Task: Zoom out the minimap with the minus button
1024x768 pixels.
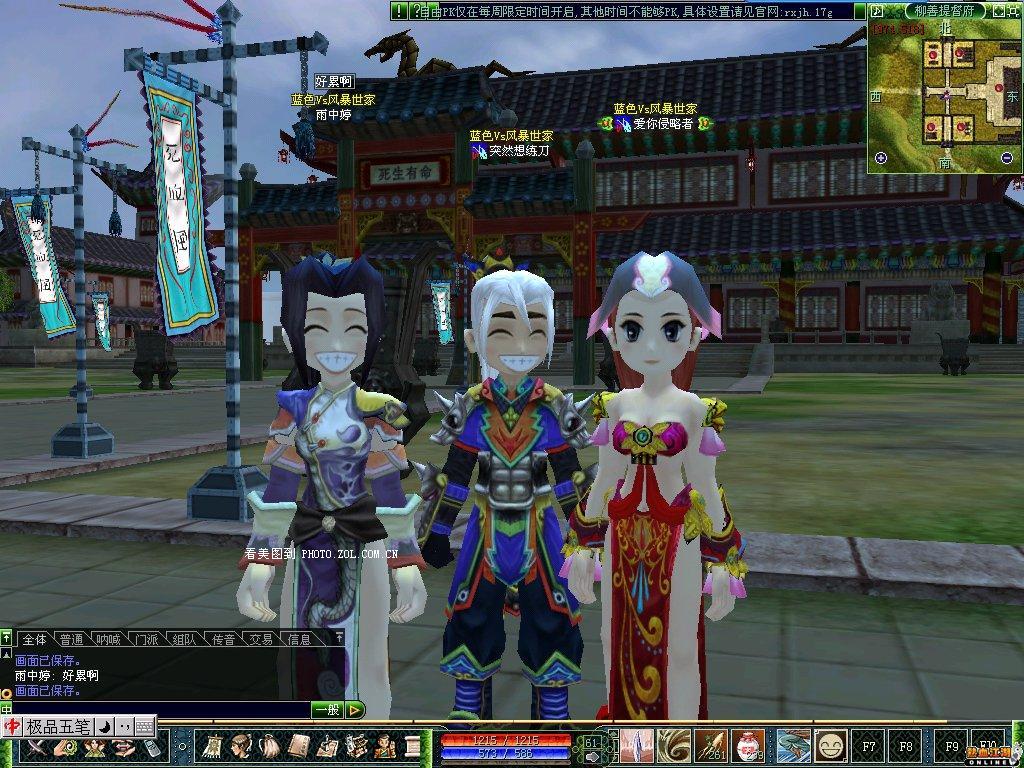Action: pos(1006,158)
